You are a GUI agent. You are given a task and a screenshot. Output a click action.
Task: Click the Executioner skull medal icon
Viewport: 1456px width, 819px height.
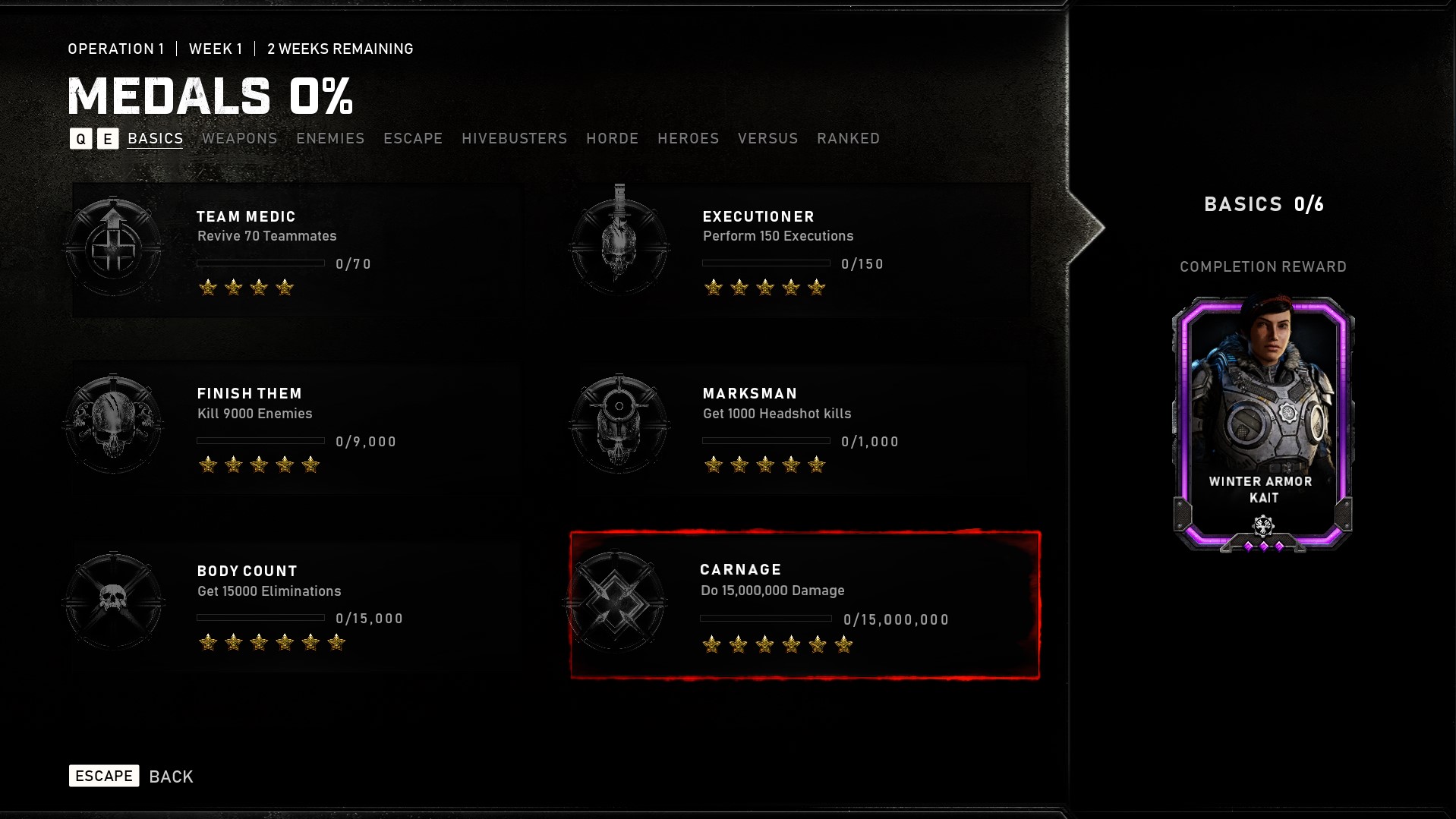[619, 241]
